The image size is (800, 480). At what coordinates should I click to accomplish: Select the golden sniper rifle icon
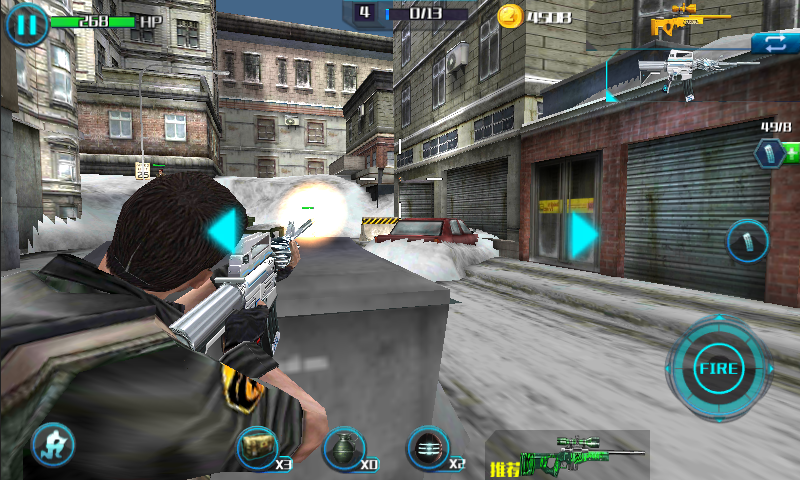[x=676, y=19]
